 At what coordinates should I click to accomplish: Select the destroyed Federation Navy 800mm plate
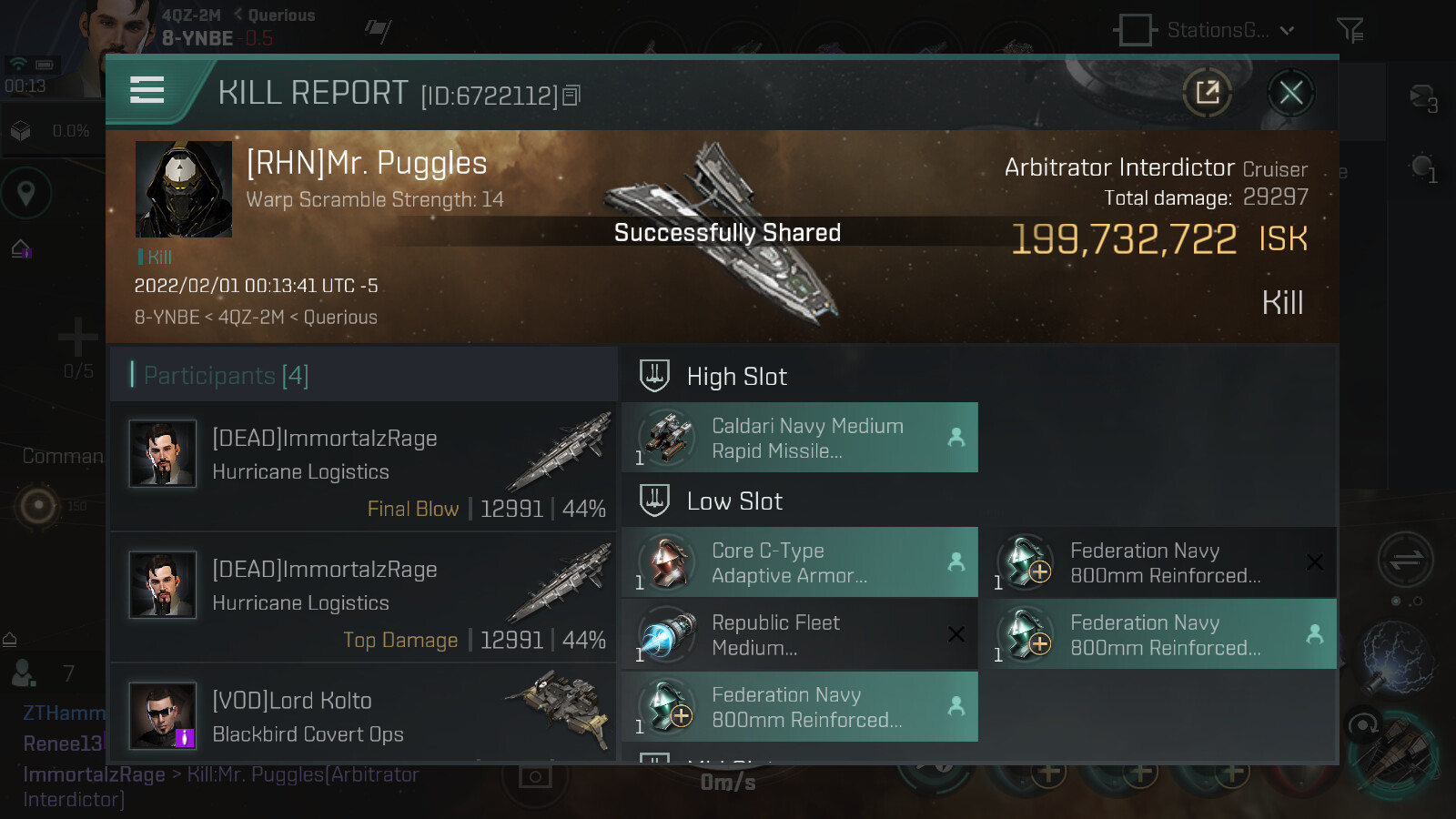(1163, 562)
